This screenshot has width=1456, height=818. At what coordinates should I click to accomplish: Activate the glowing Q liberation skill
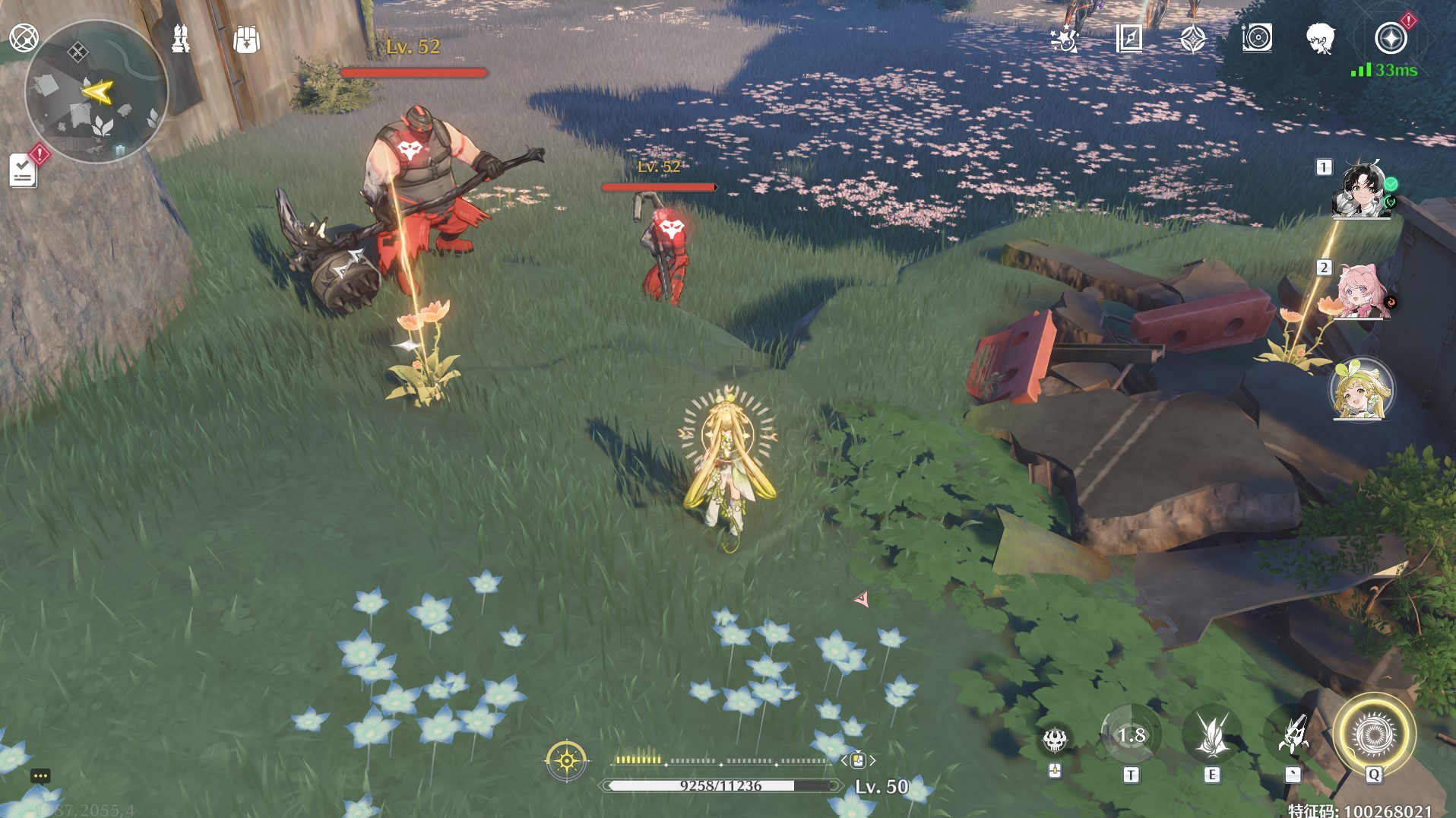(x=1373, y=735)
